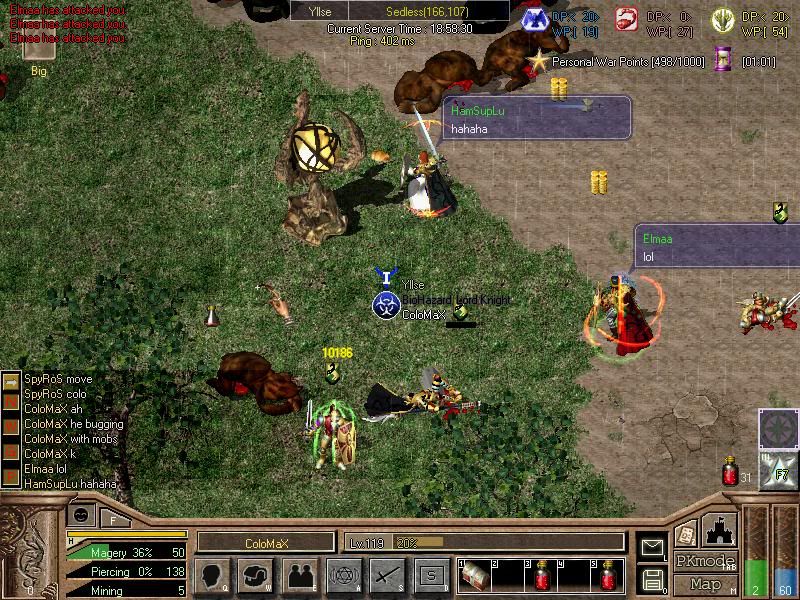The height and width of the screenshot is (600, 800).
Task: Toggle the PKmode button
Action: click(705, 561)
